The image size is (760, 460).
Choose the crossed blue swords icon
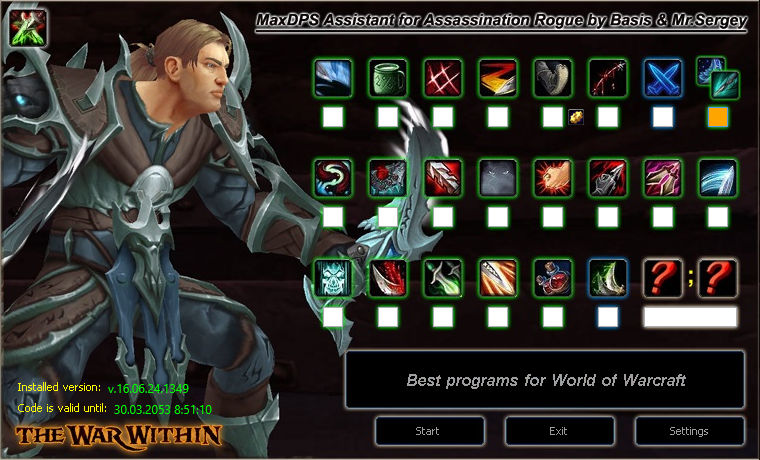[662, 77]
